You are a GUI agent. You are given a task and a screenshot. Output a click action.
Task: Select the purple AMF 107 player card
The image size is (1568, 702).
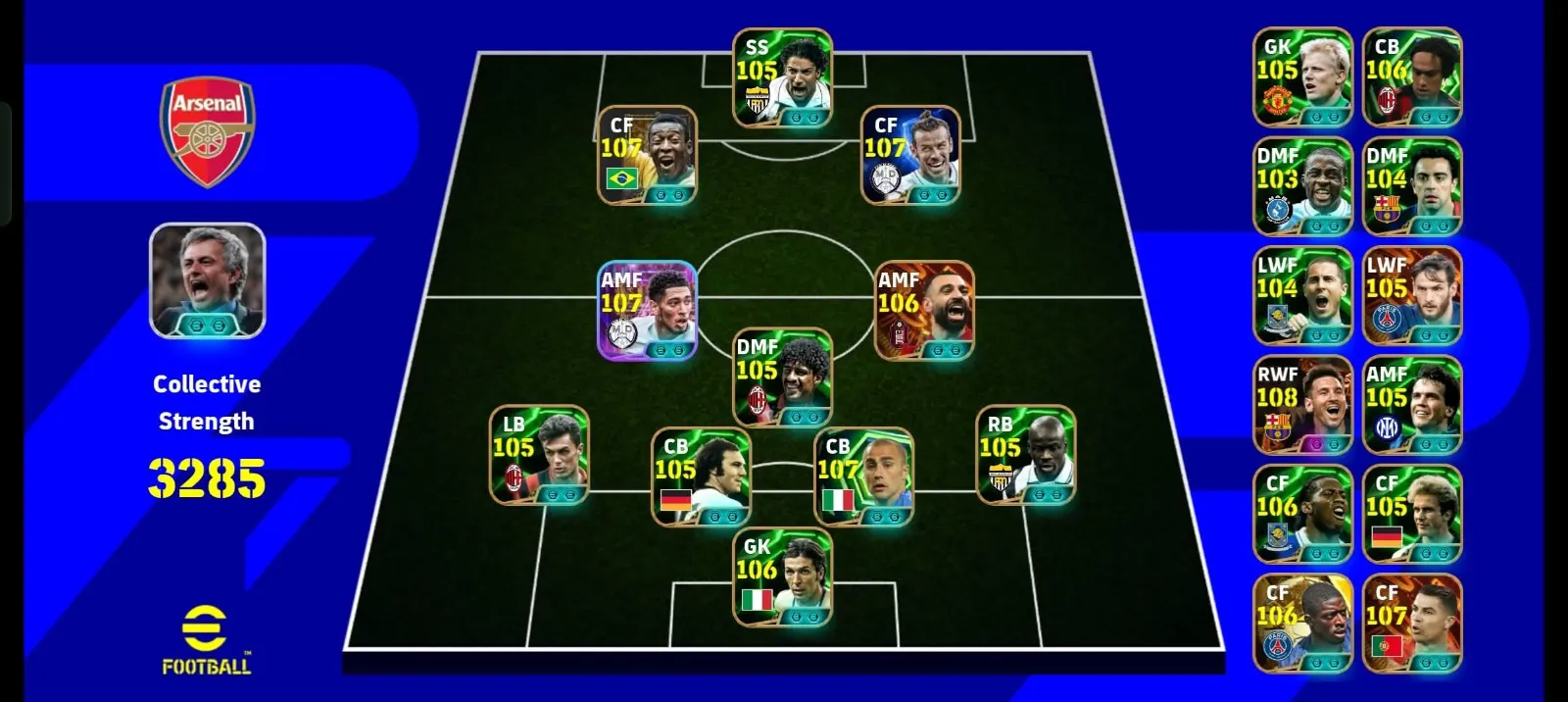click(x=648, y=310)
